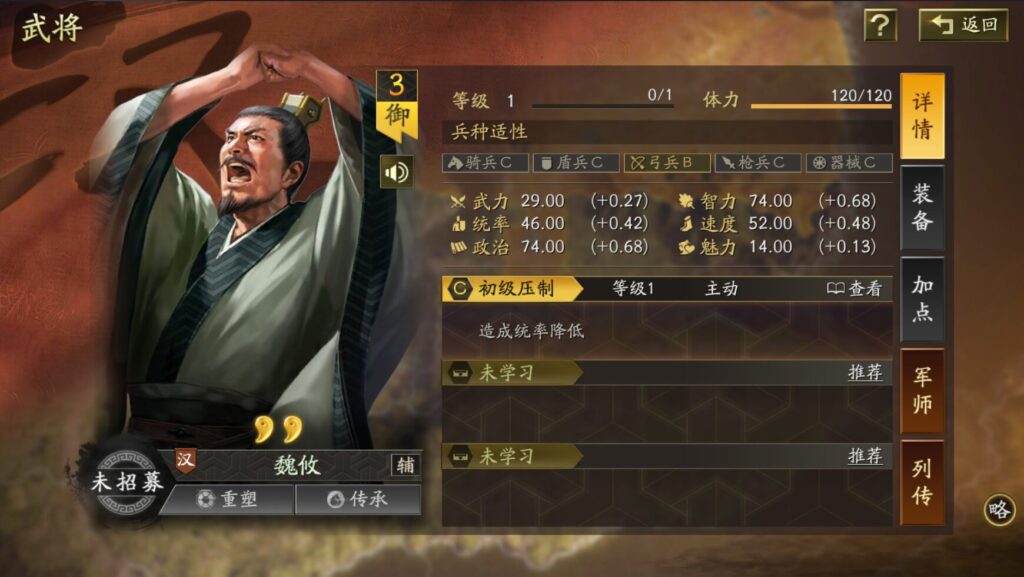Return using the 返回 back button
This screenshot has height=577, width=1024.
pos(964,25)
